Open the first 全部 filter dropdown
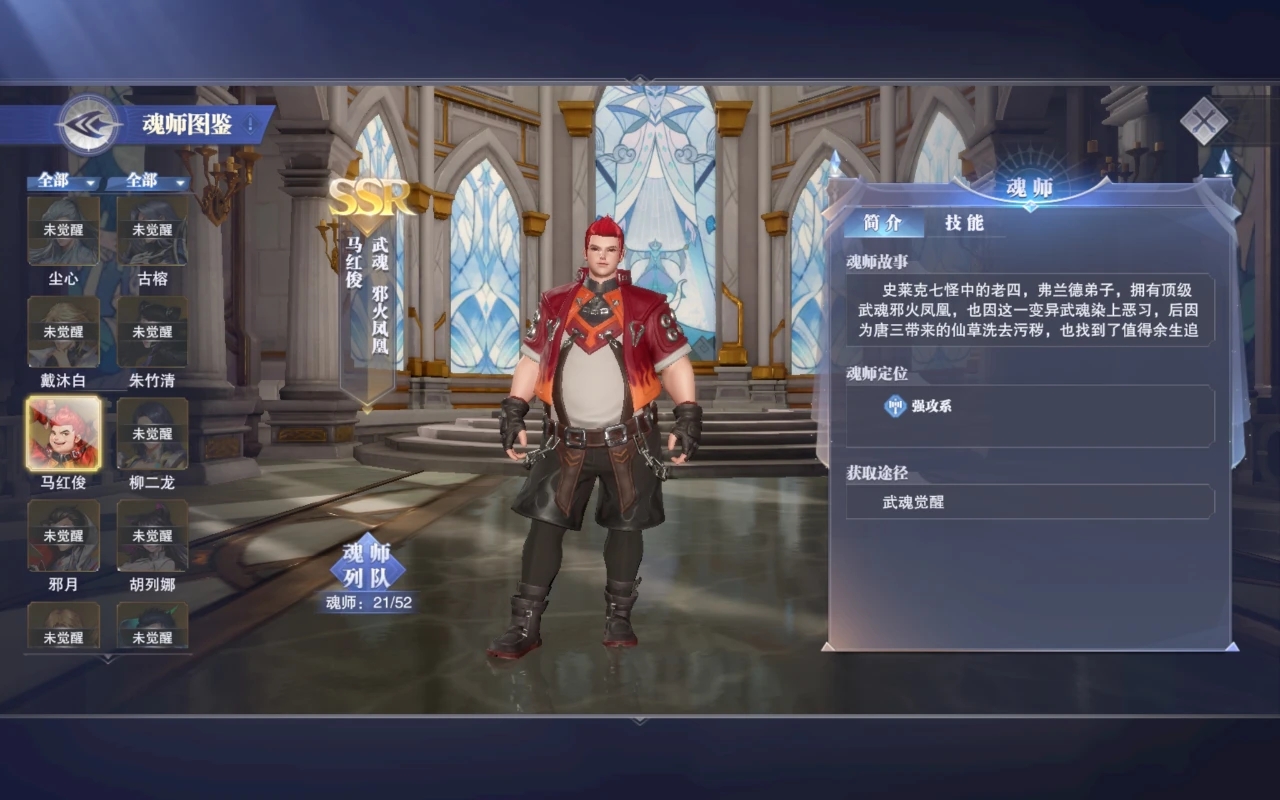This screenshot has width=1280, height=800. coord(62,182)
